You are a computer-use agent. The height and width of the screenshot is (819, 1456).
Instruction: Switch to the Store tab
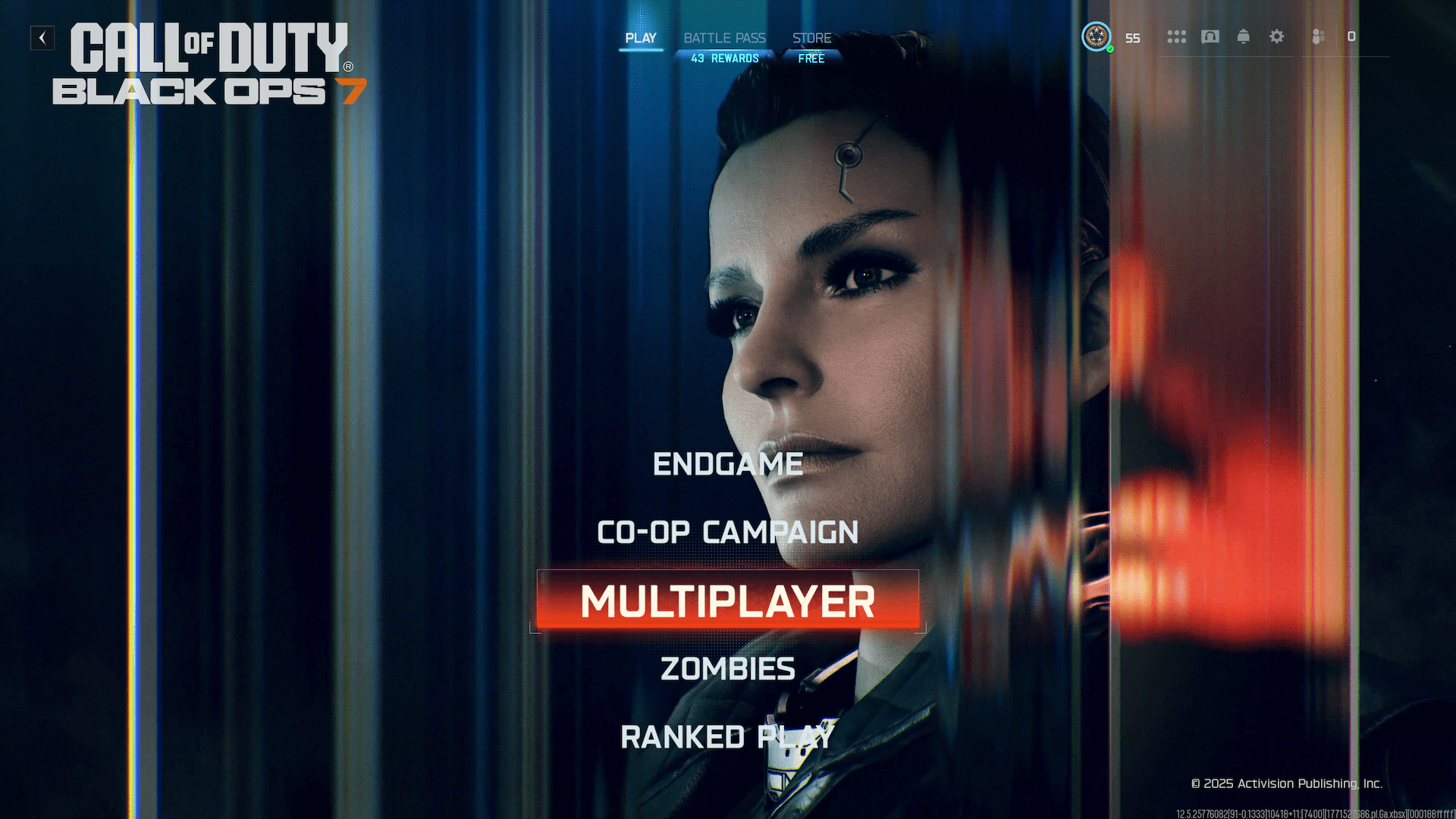point(811,37)
